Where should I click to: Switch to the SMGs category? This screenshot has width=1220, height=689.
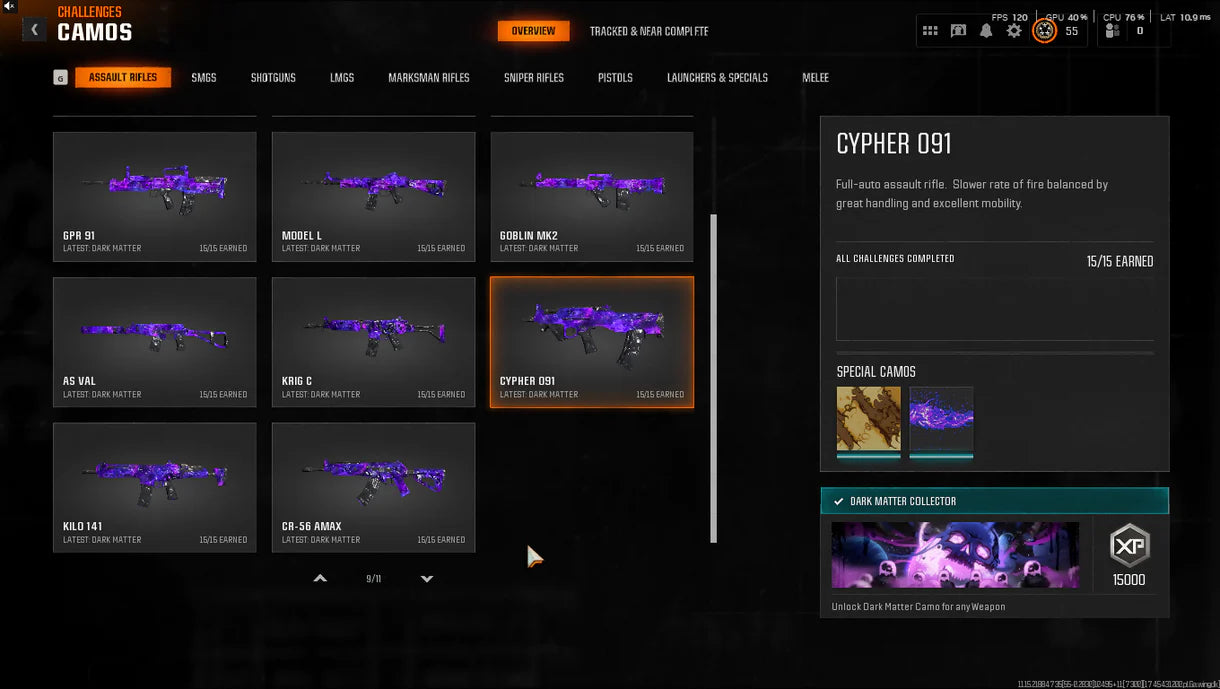pos(204,77)
